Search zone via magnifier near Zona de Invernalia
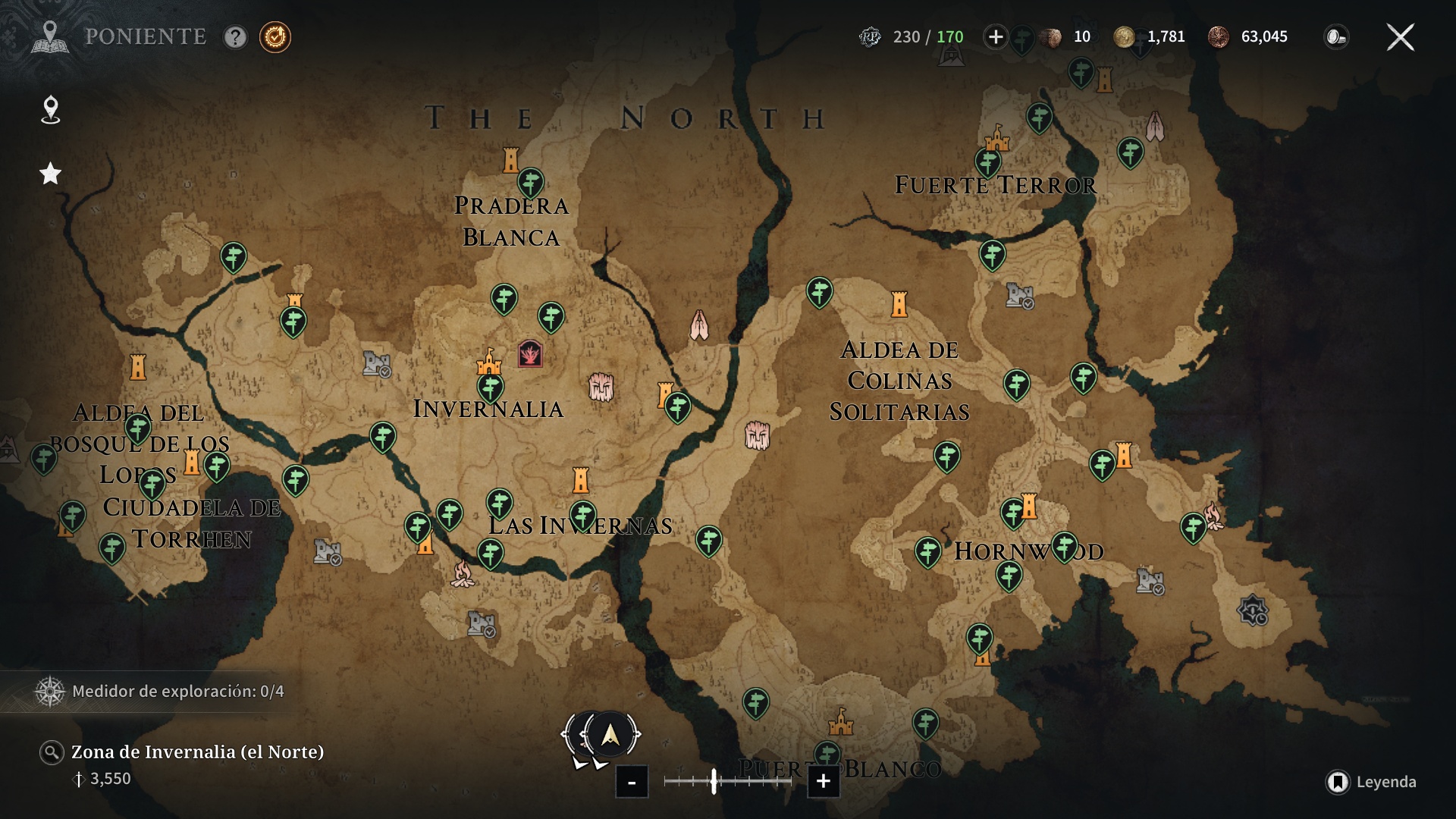This screenshot has height=819, width=1456. [52, 752]
